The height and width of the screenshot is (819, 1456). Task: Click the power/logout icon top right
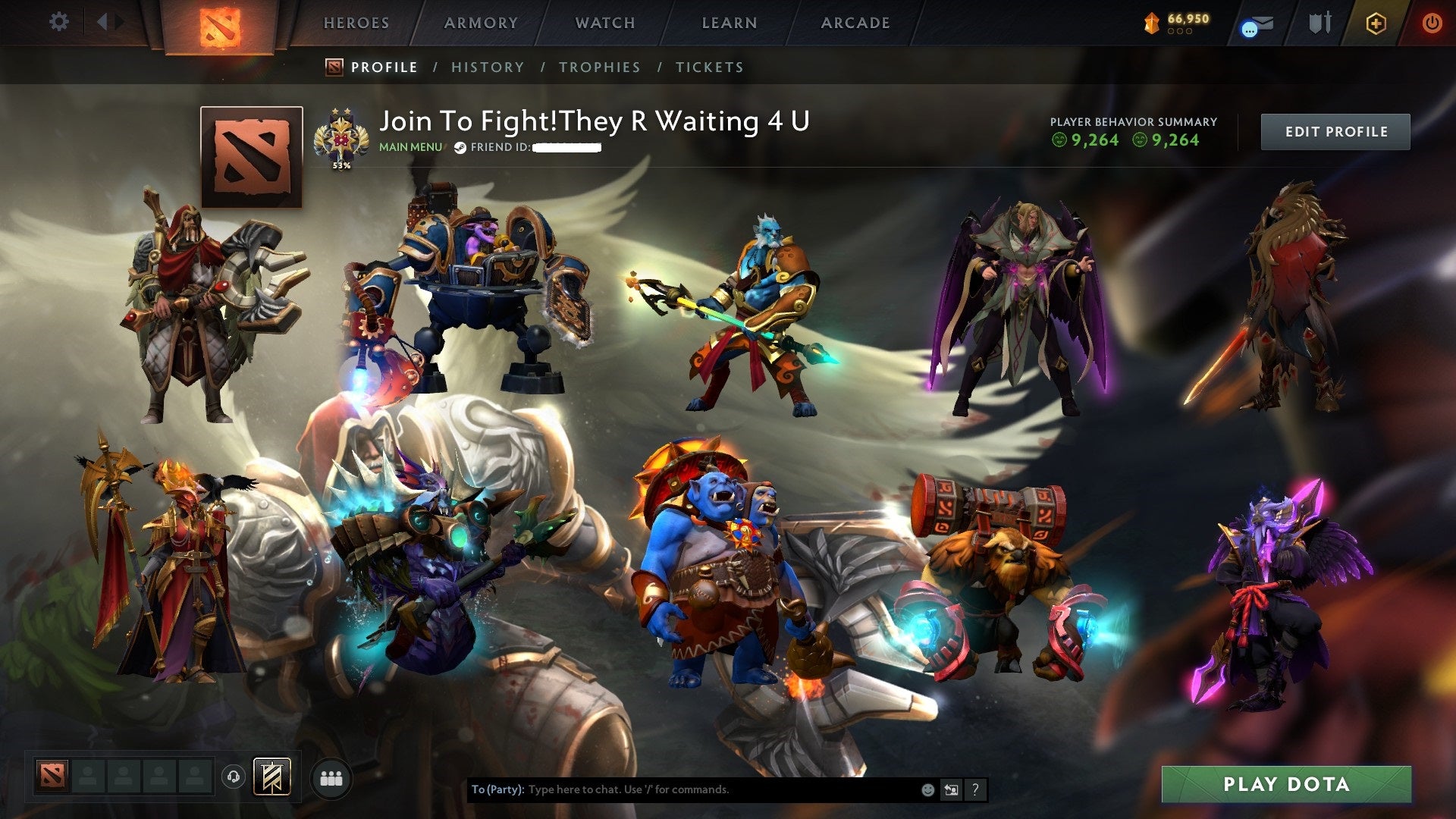tap(1432, 24)
